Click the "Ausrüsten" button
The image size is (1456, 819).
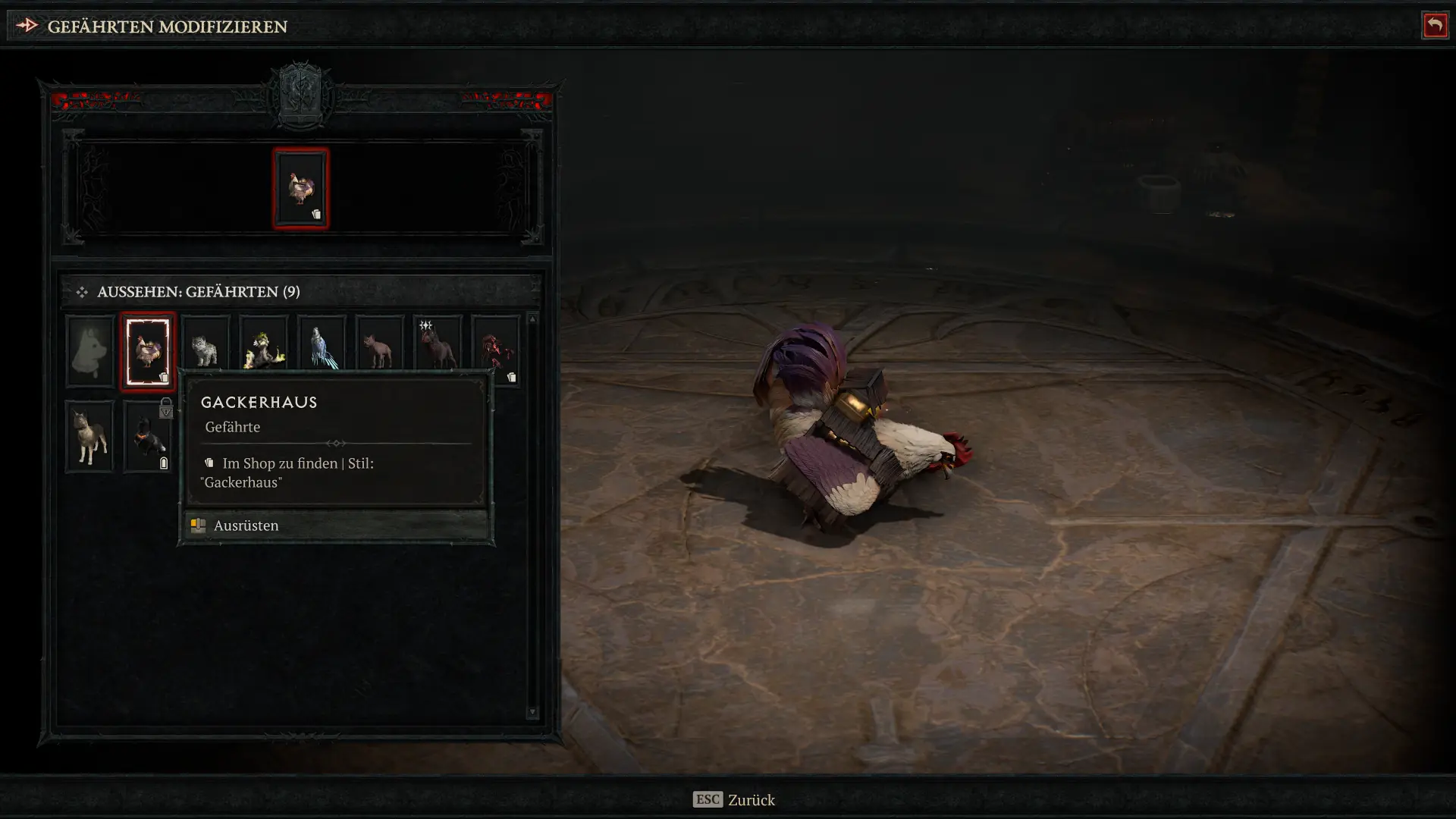pyautogui.click(x=246, y=526)
